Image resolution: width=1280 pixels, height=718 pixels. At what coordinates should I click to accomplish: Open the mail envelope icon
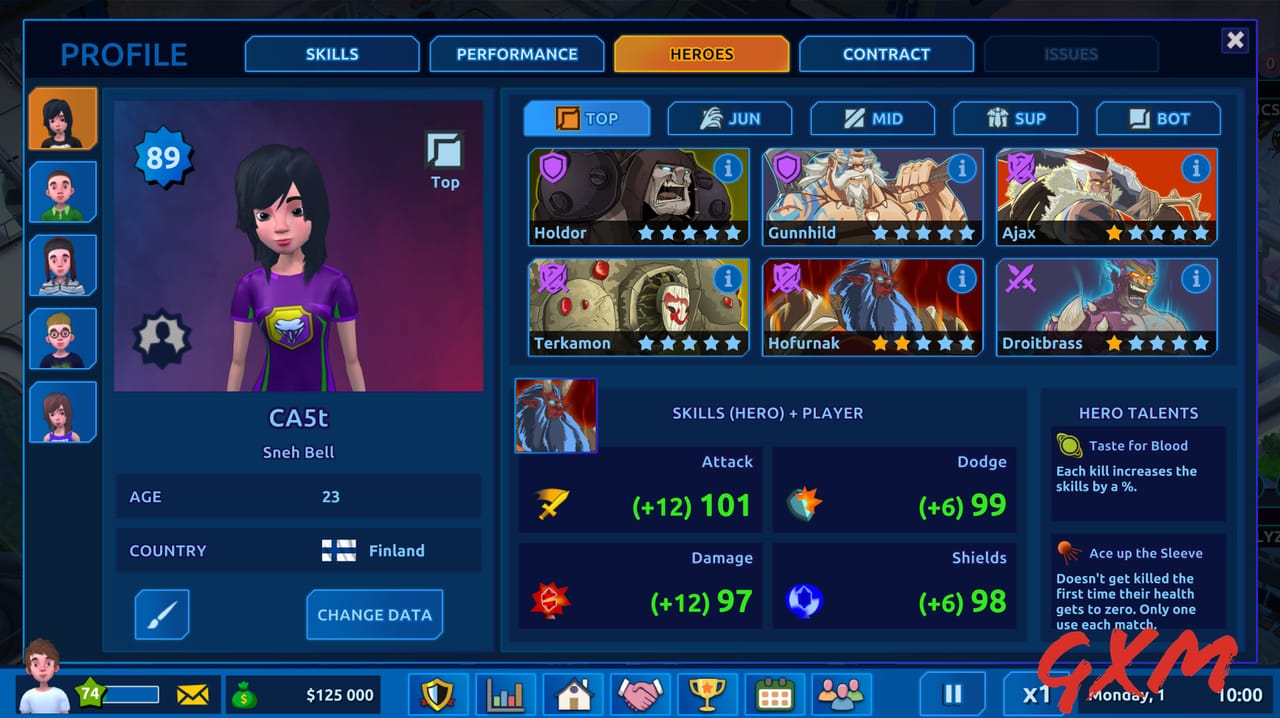pos(192,694)
